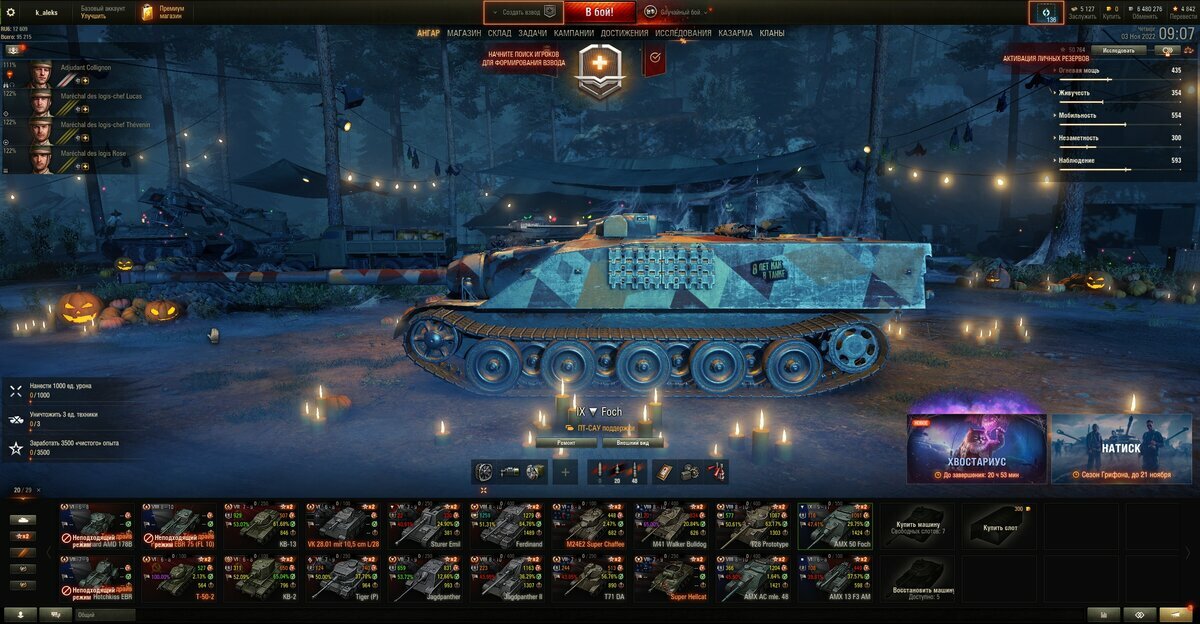This screenshot has height=624, width=1200.
Task: Click the Ремонт repair button
Action: [x=566, y=442]
